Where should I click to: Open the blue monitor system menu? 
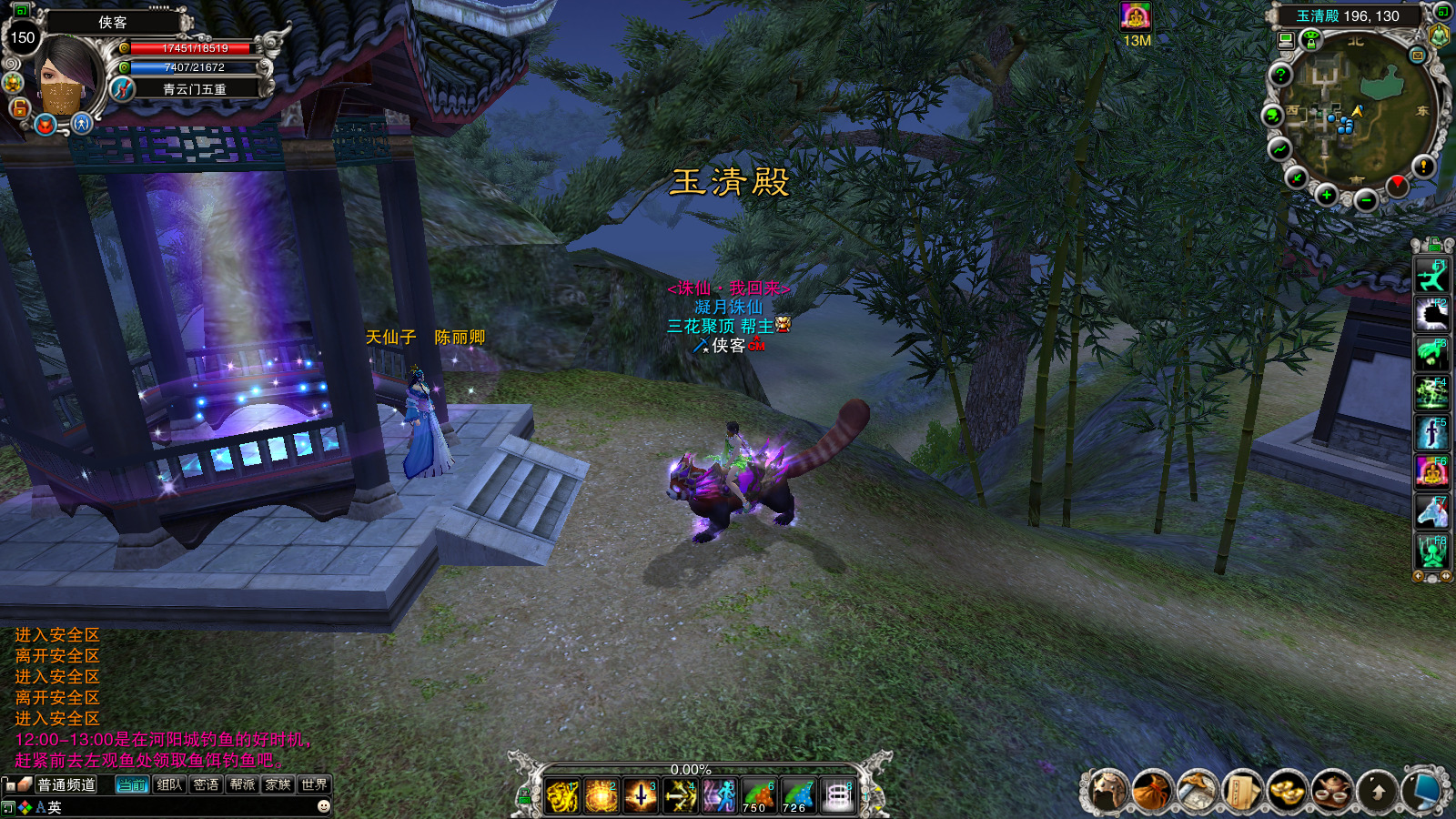pos(1424,790)
